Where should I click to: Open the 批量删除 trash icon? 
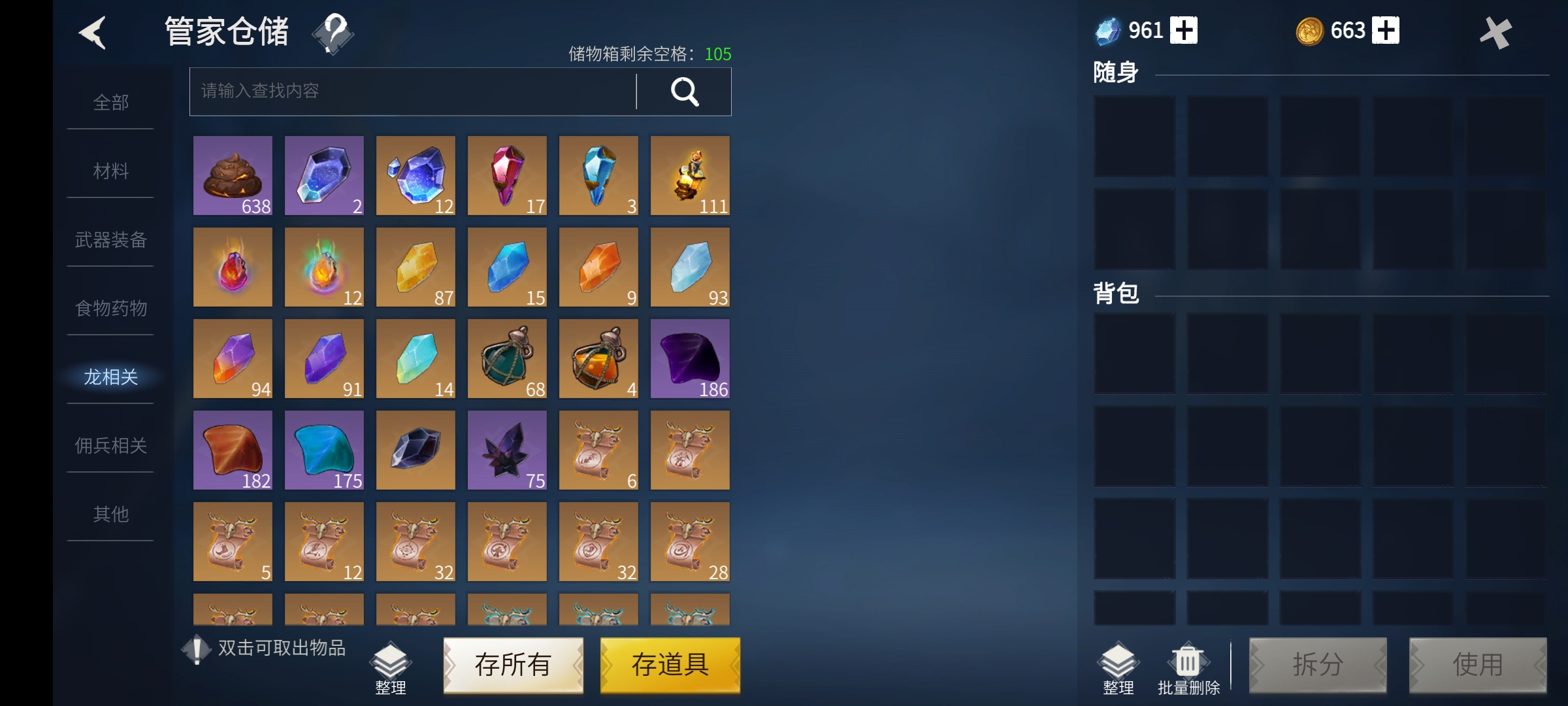pyautogui.click(x=1187, y=660)
